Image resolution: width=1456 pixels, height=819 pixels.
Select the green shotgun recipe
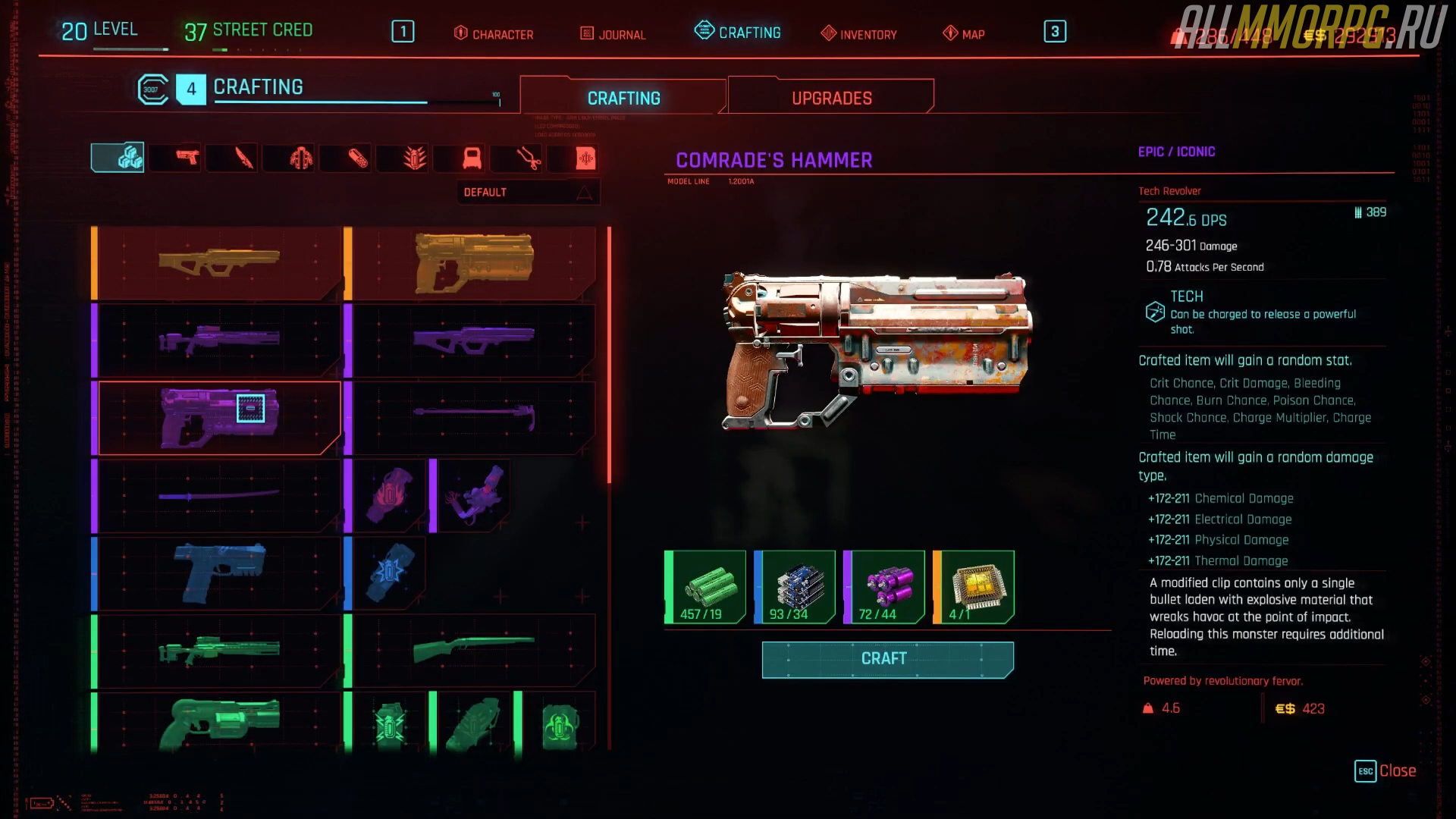pyautogui.click(x=474, y=650)
